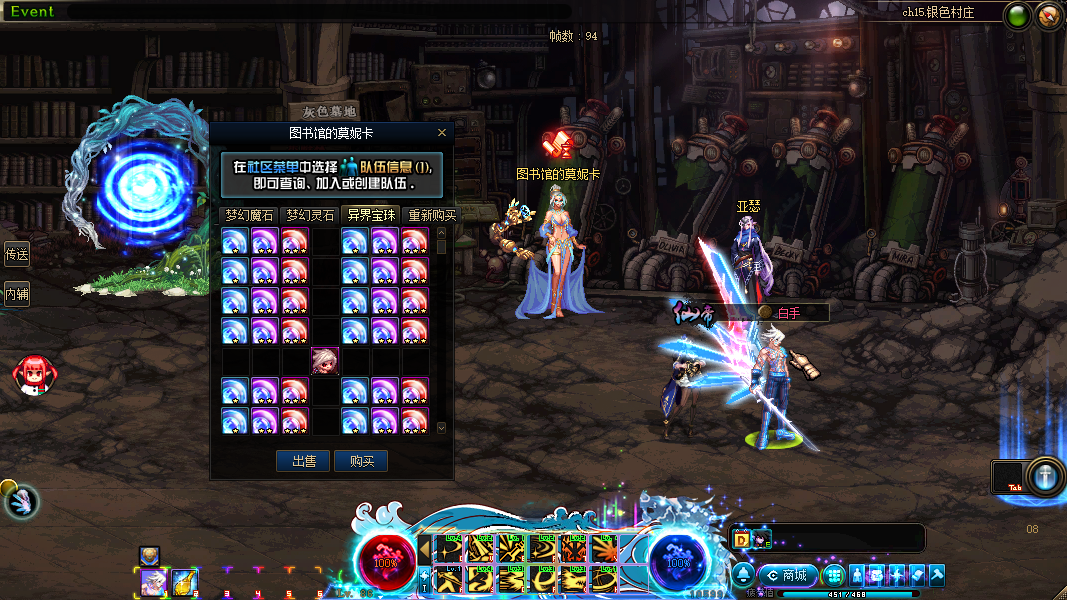
Task: Open the 异界宝珠 tab
Action: pos(371,215)
